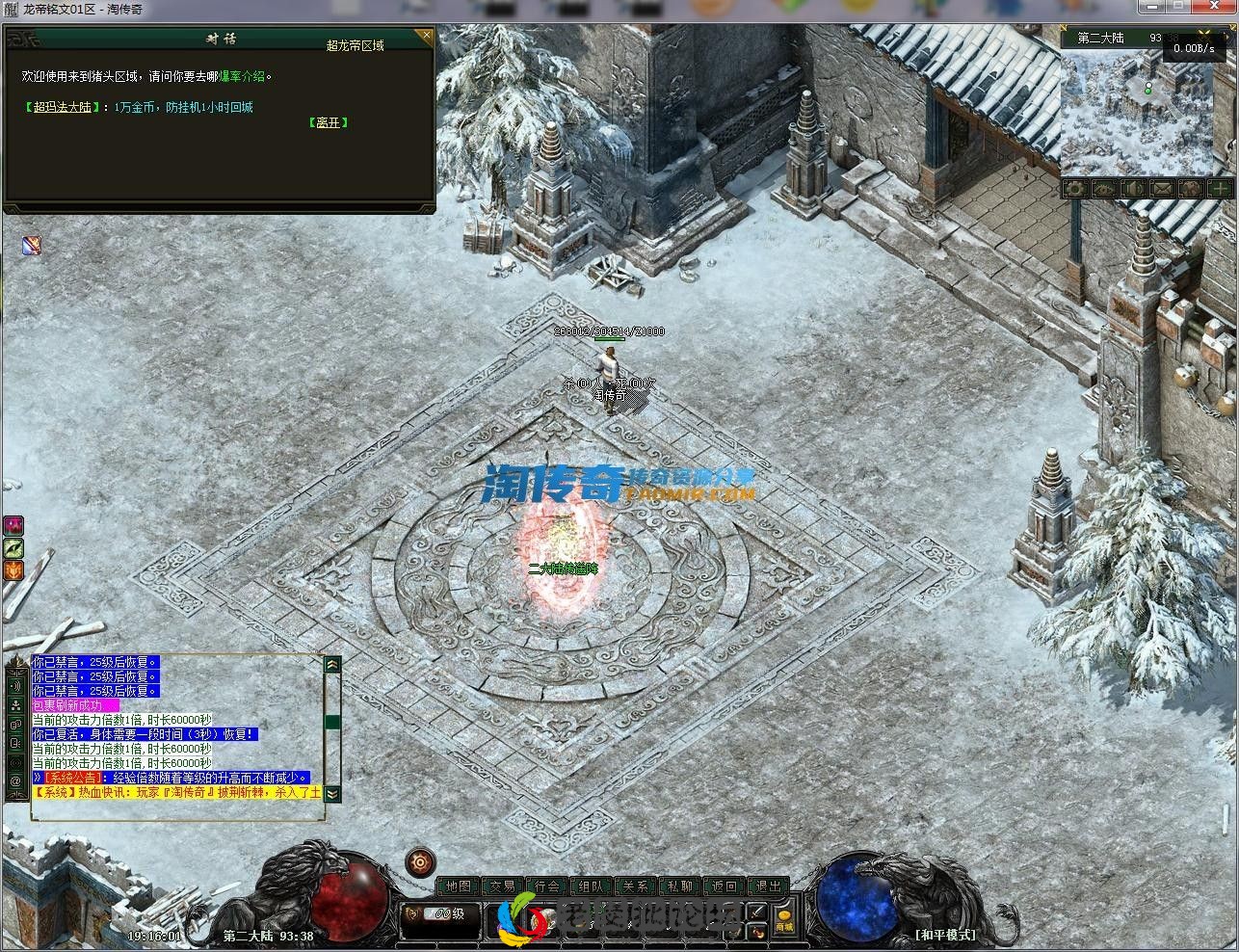Open the 地图 map menu
This screenshot has width=1239, height=952.
tap(460, 886)
